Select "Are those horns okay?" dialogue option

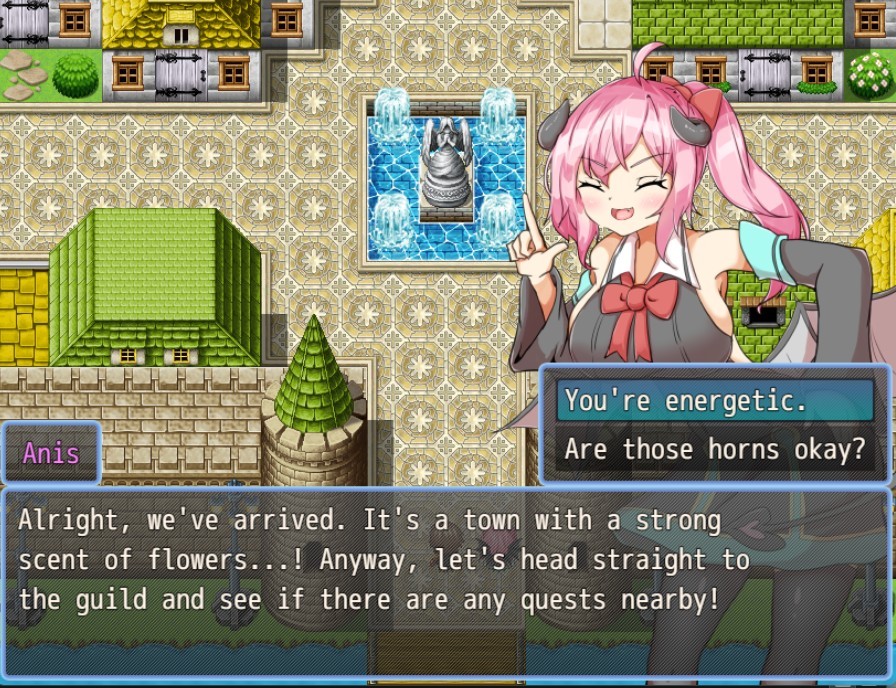(714, 449)
